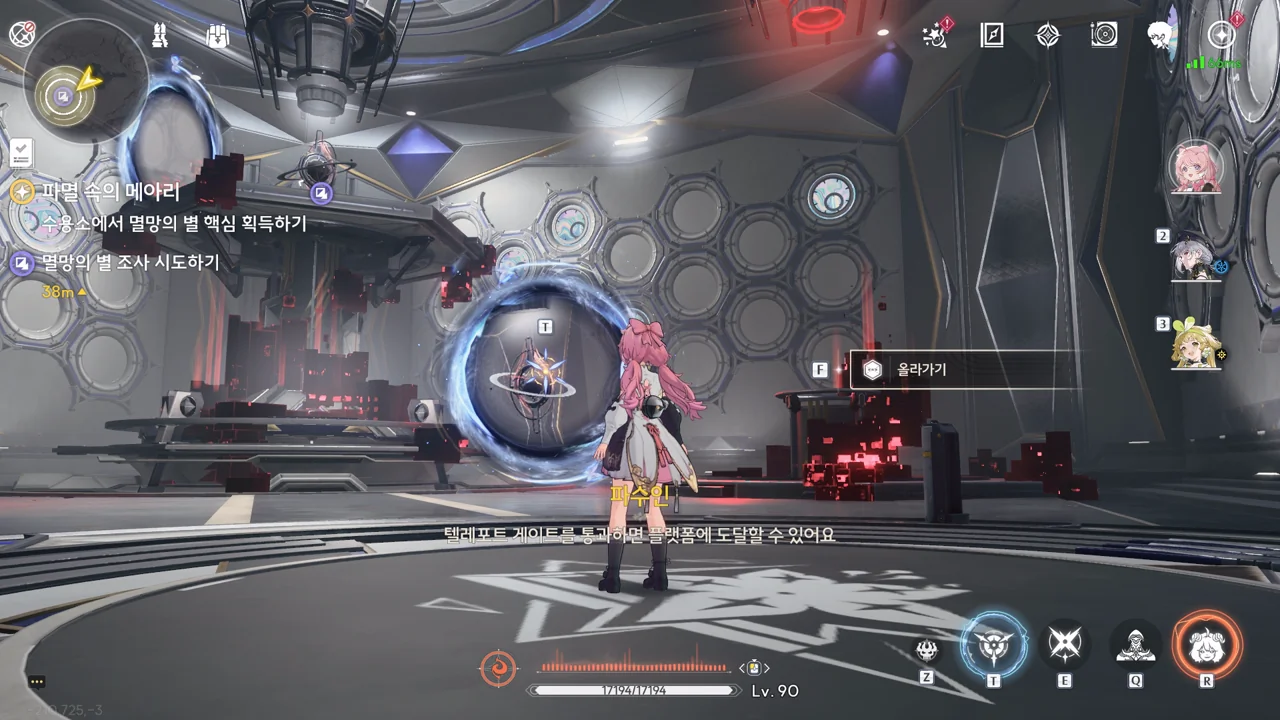
Task: Activate the crossed-blades resonance skill
Action: pos(1064,645)
